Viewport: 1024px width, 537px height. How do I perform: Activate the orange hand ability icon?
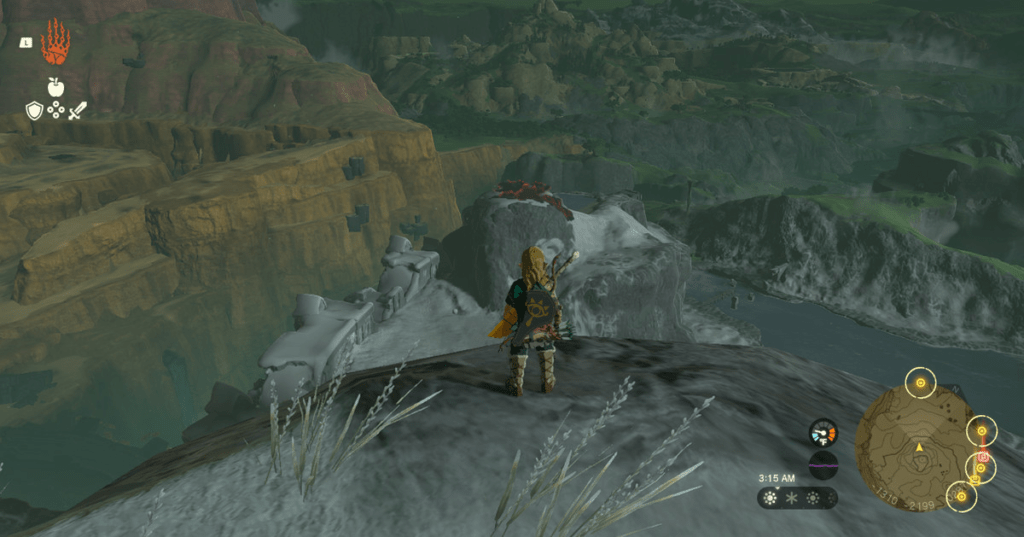(55, 42)
